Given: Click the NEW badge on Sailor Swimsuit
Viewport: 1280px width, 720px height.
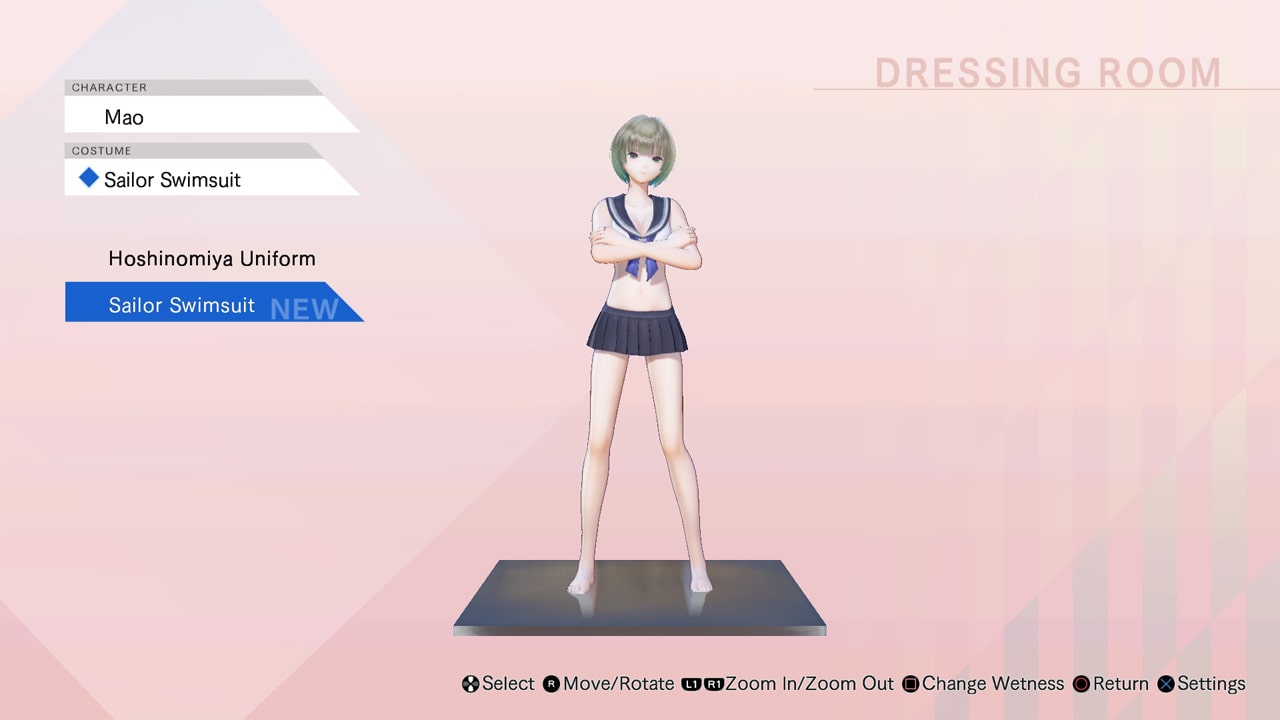Looking at the screenshot, I should [302, 308].
